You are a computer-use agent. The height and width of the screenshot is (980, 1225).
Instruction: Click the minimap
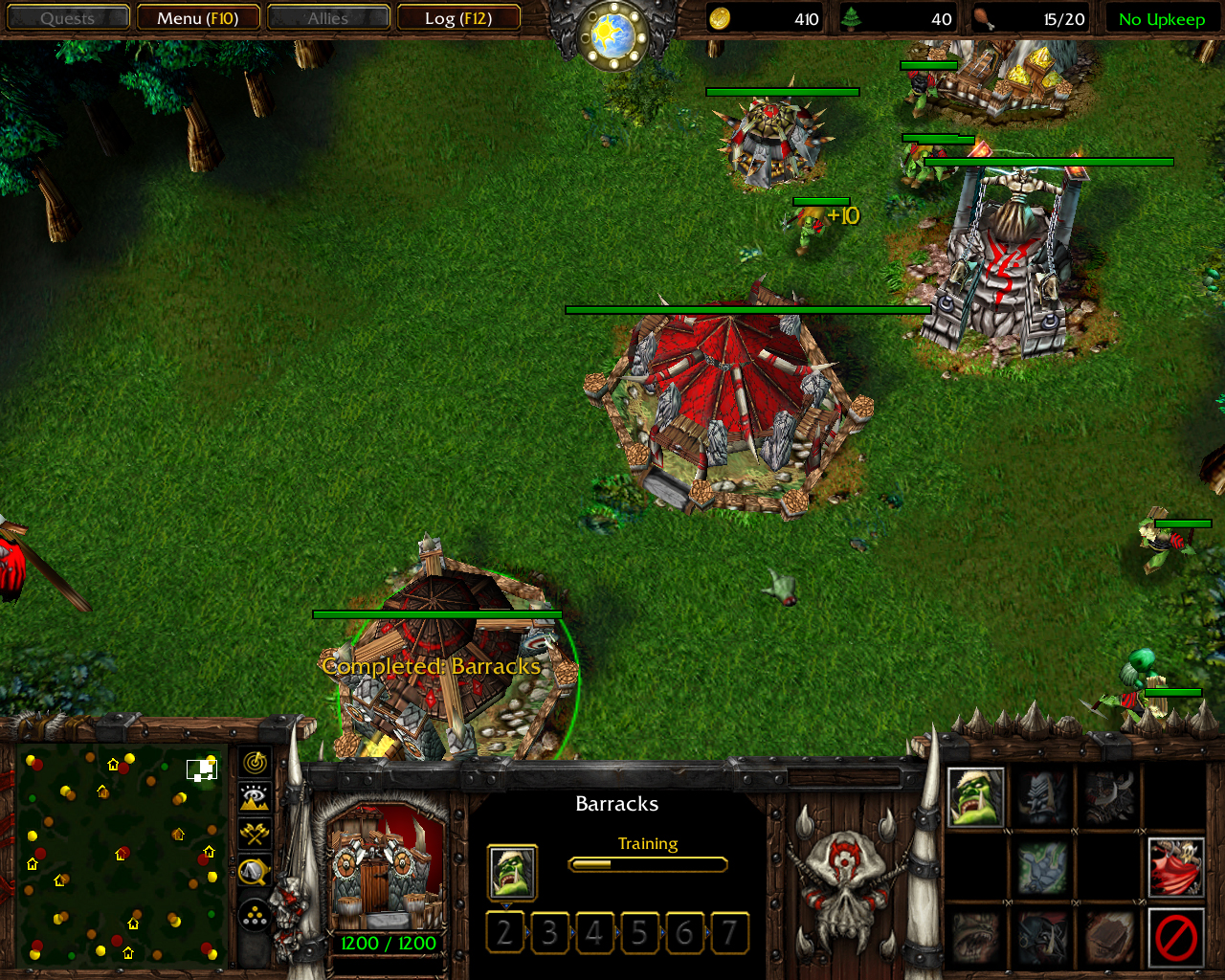point(122,855)
